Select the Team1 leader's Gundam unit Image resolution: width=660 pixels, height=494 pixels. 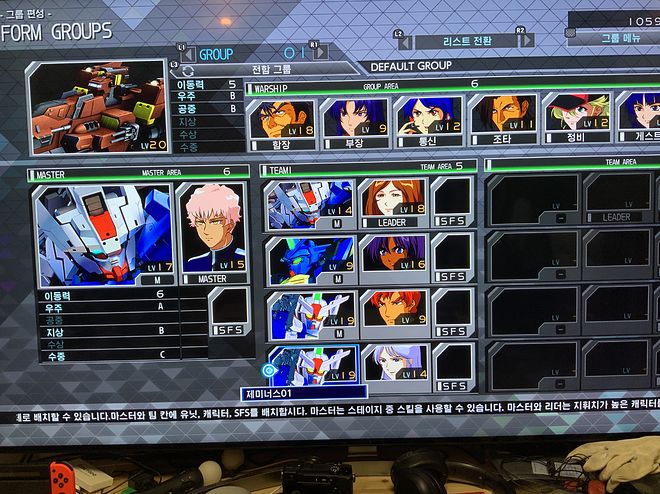click(x=309, y=204)
